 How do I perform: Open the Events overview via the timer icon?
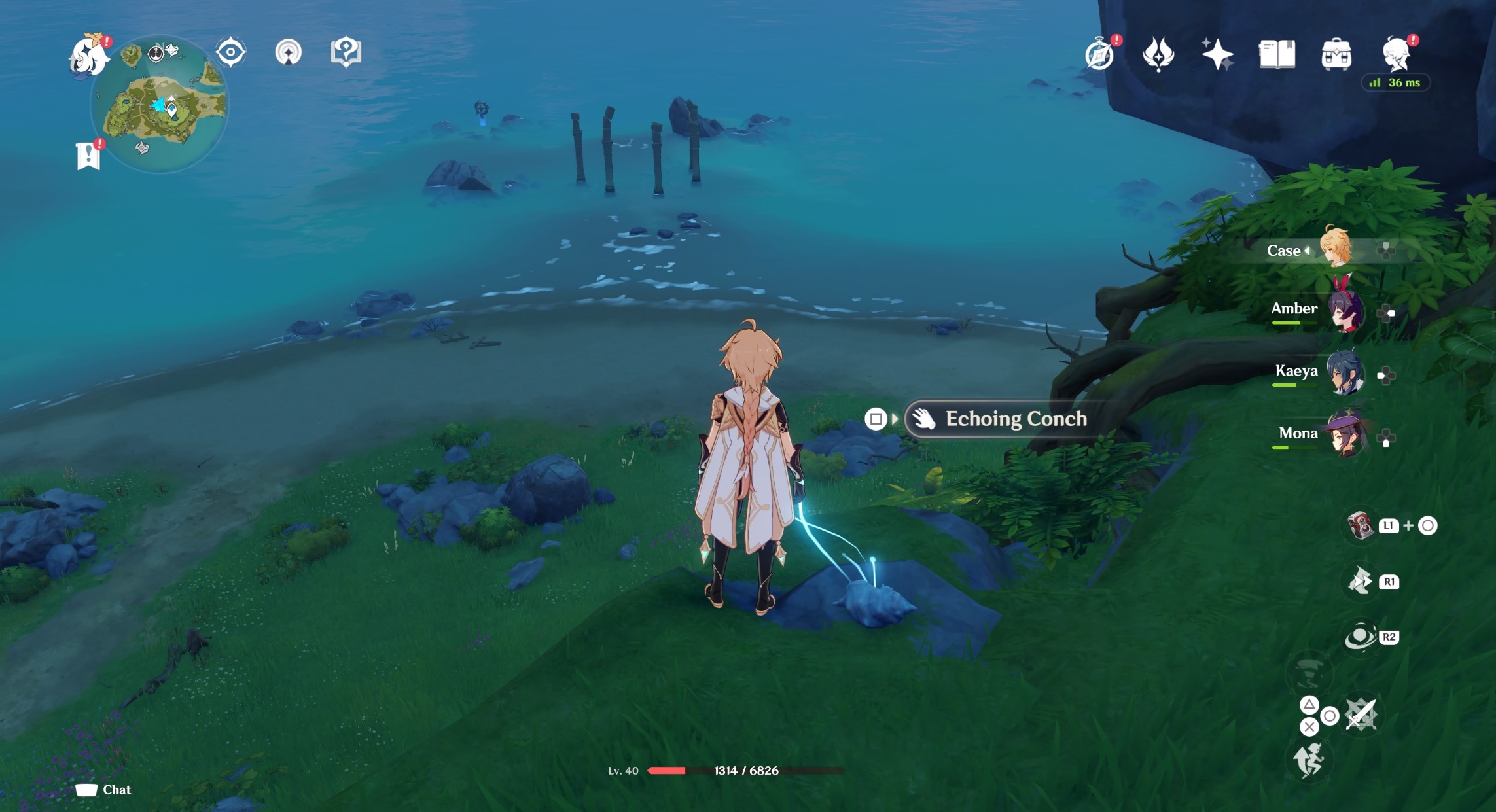click(x=1099, y=55)
